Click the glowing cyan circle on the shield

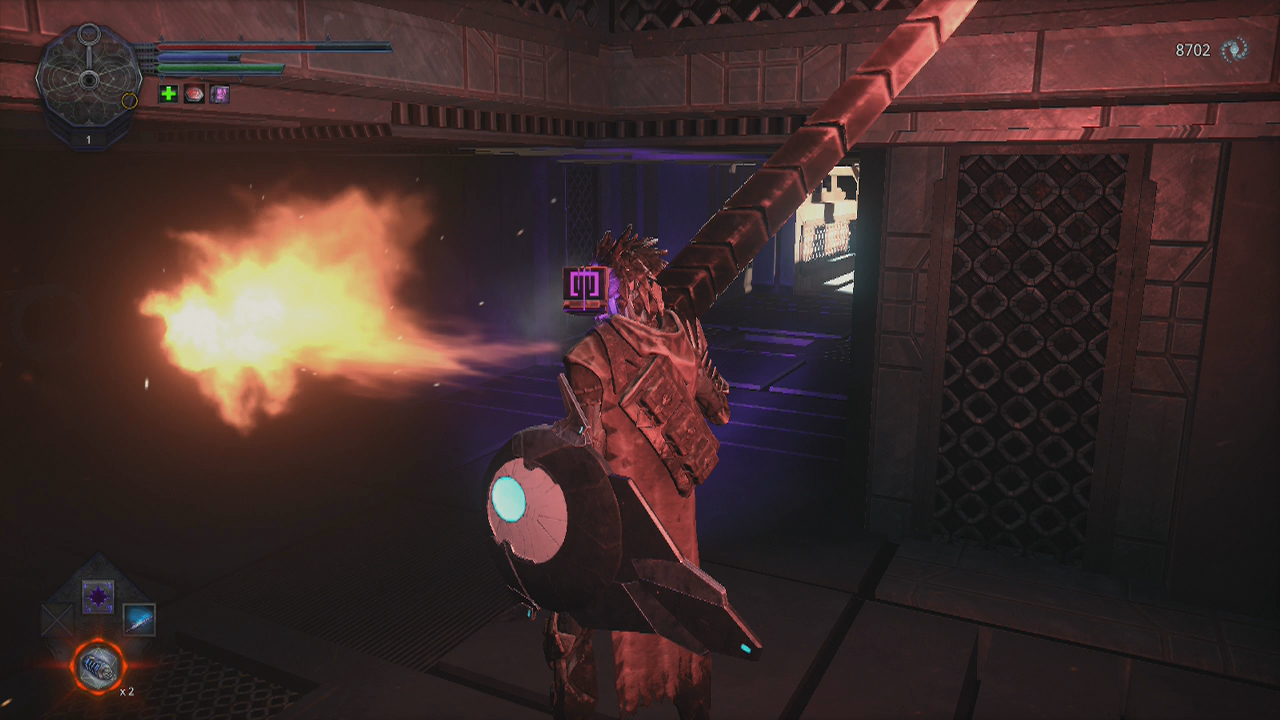511,497
